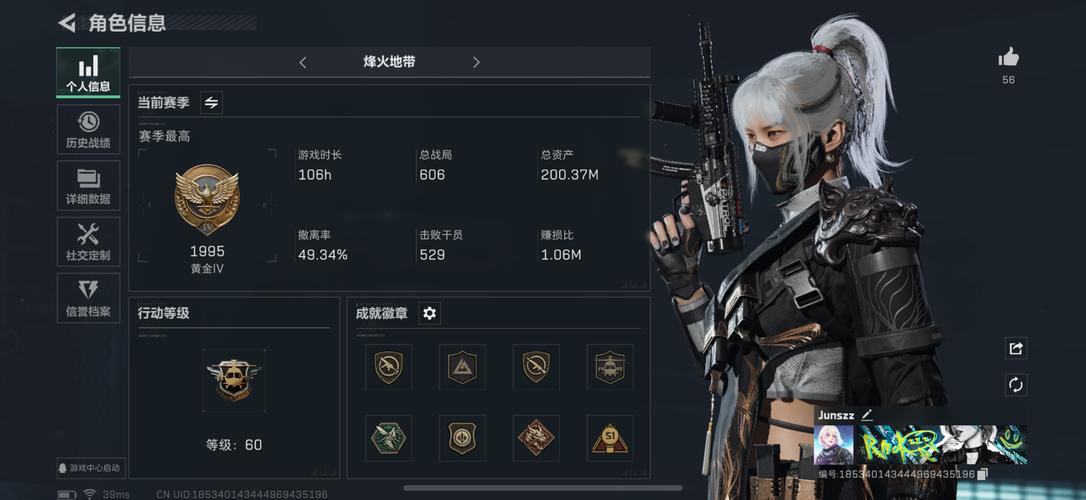Open the 个人信息 tab
This screenshot has width=1086, height=500.
click(x=88, y=73)
